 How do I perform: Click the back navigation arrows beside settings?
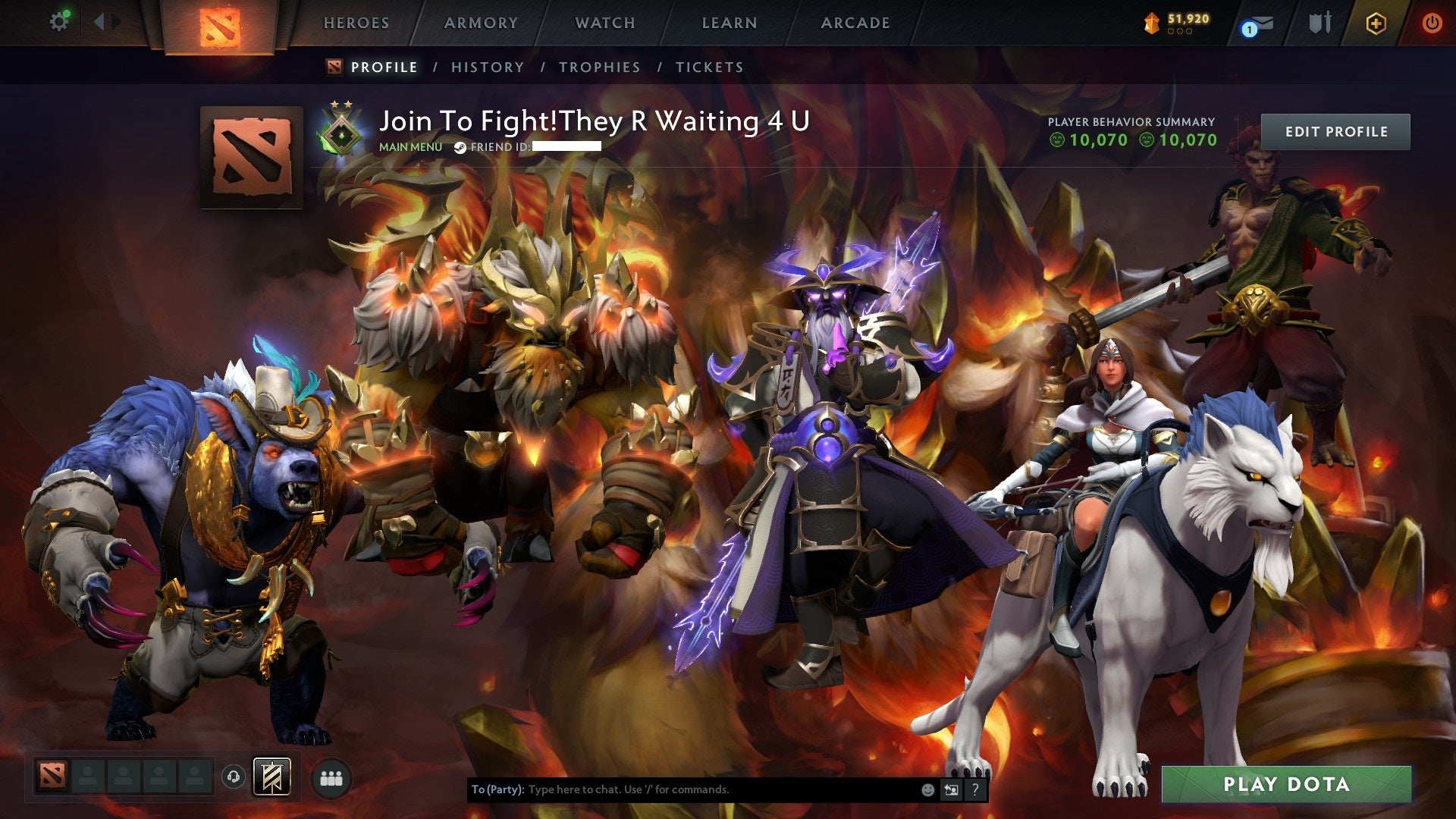(x=105, y=21)
